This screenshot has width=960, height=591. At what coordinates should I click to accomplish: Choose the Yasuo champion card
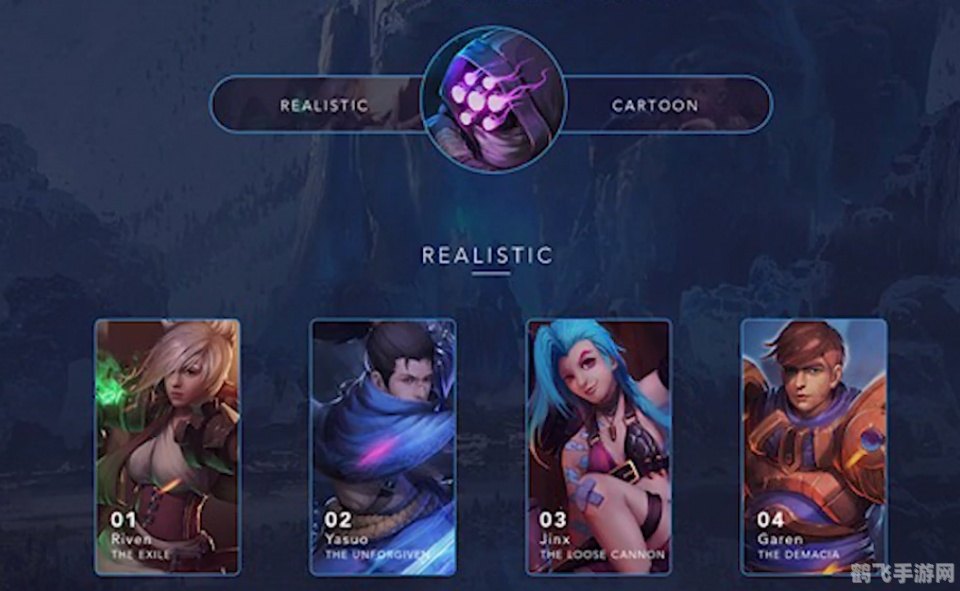coord(382,447)
